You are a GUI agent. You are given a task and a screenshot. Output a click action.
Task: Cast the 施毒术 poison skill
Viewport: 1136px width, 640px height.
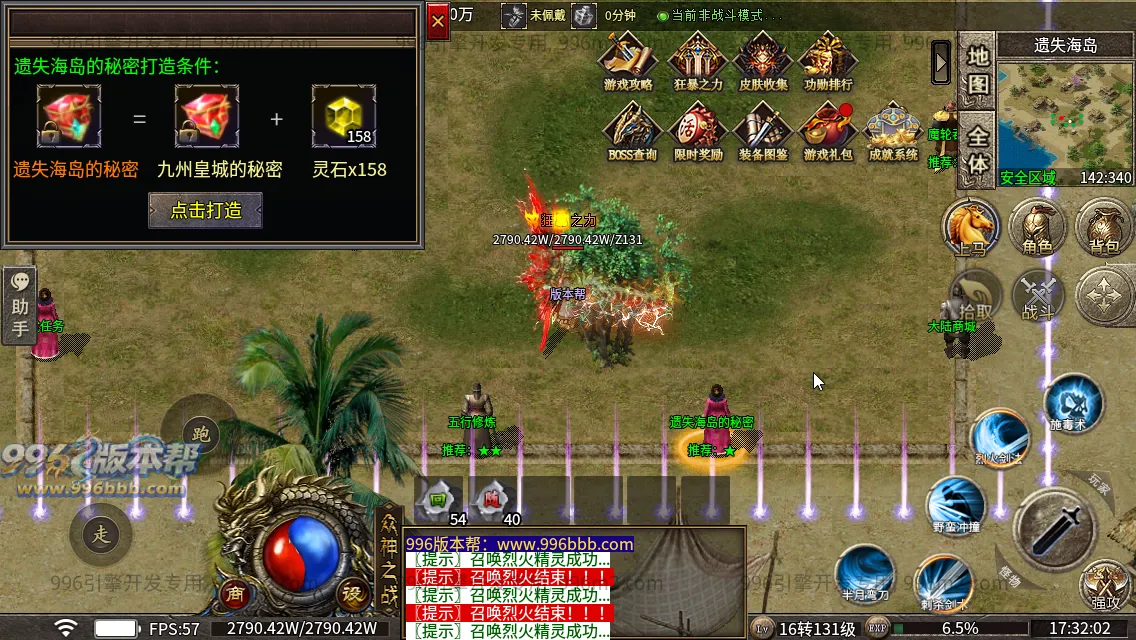tap(1072, 402)
